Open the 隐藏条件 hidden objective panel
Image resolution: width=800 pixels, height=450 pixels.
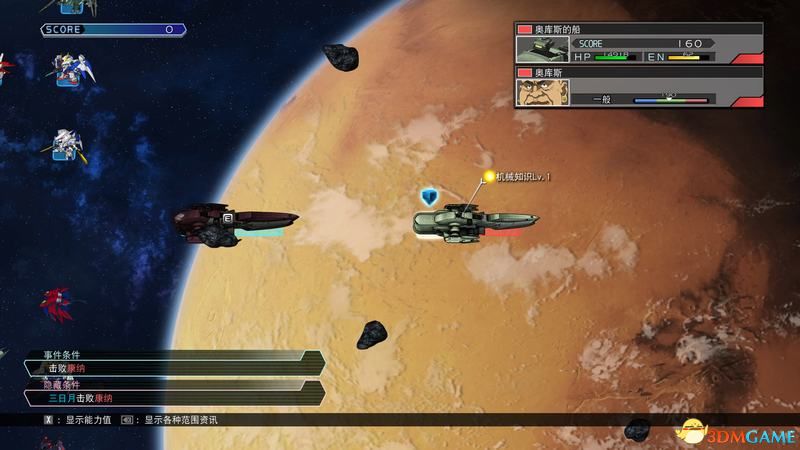[170, 391]
